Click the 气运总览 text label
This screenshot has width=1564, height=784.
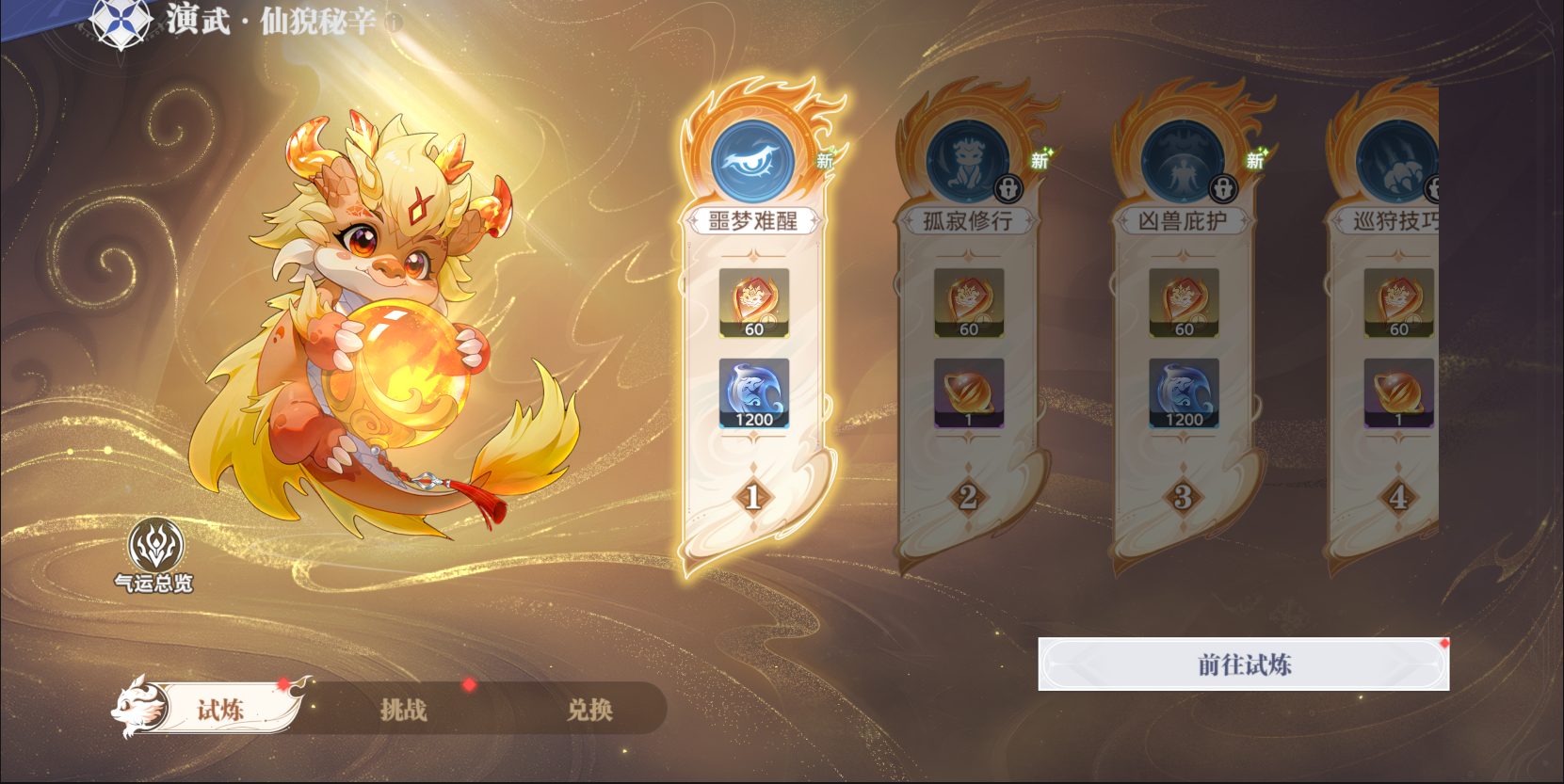153,583
